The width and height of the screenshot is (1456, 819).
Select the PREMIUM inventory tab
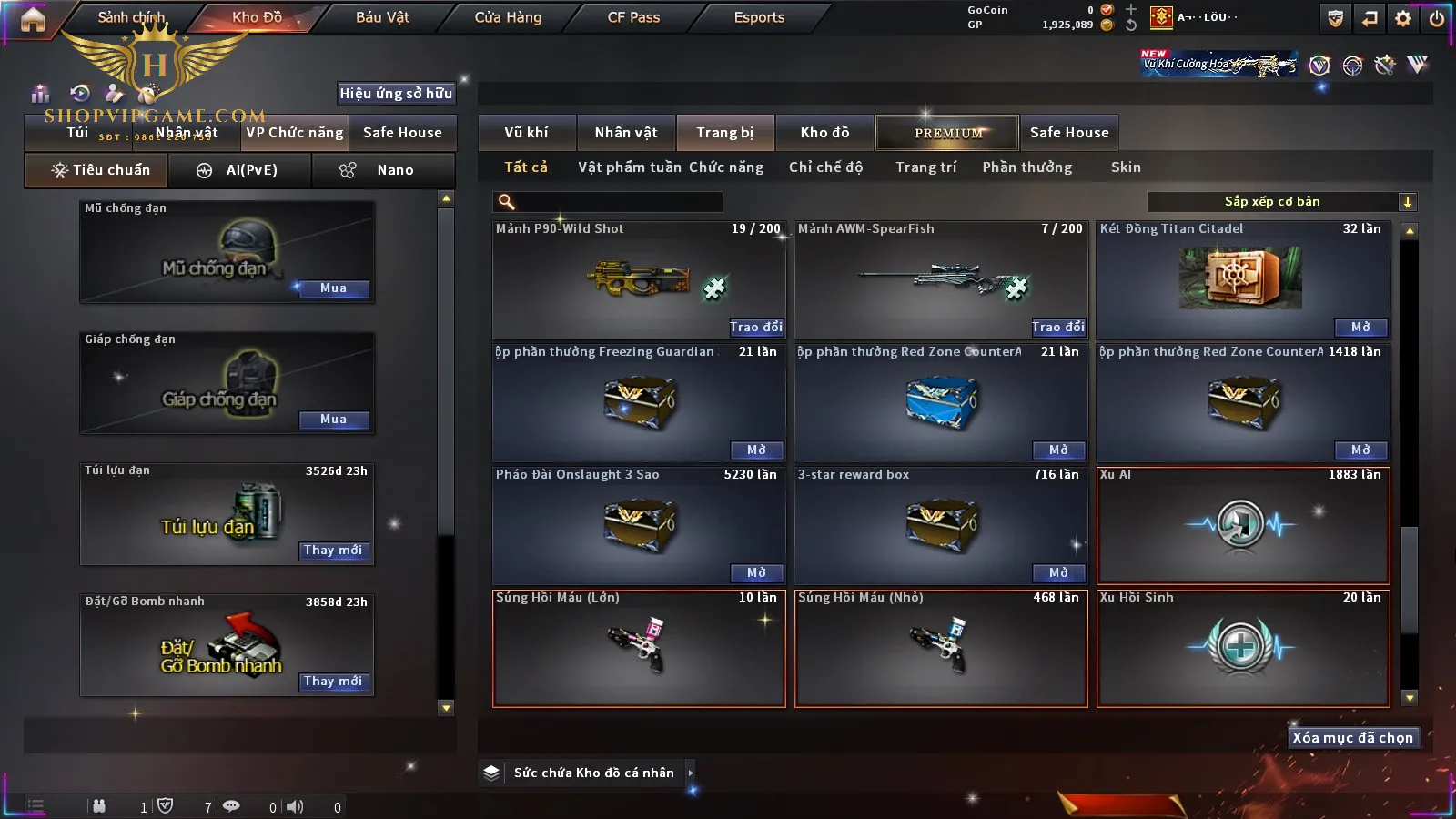click(948, 133)
